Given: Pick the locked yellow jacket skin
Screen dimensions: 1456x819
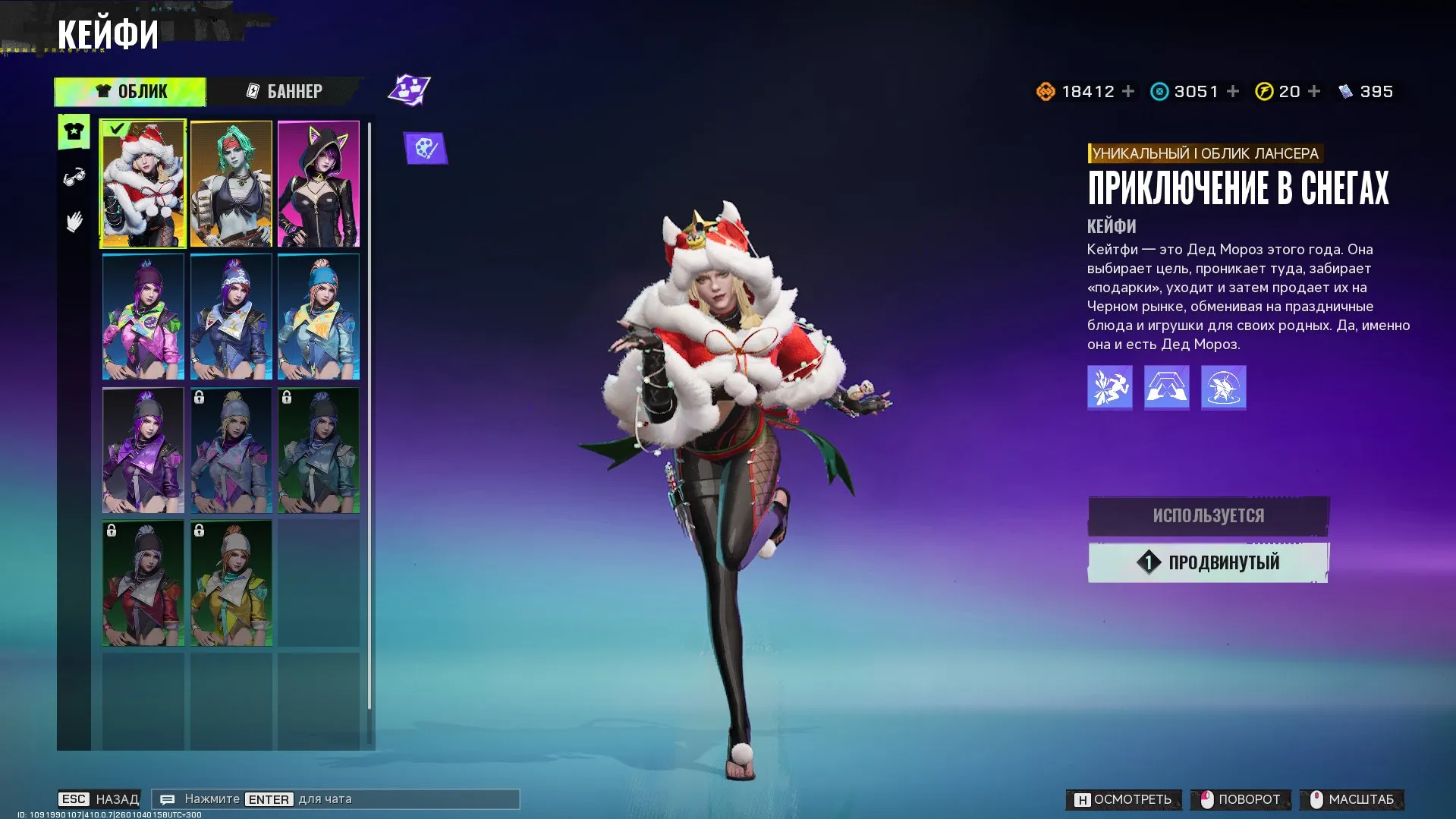Looking at the screenshot, I should 231,584.
